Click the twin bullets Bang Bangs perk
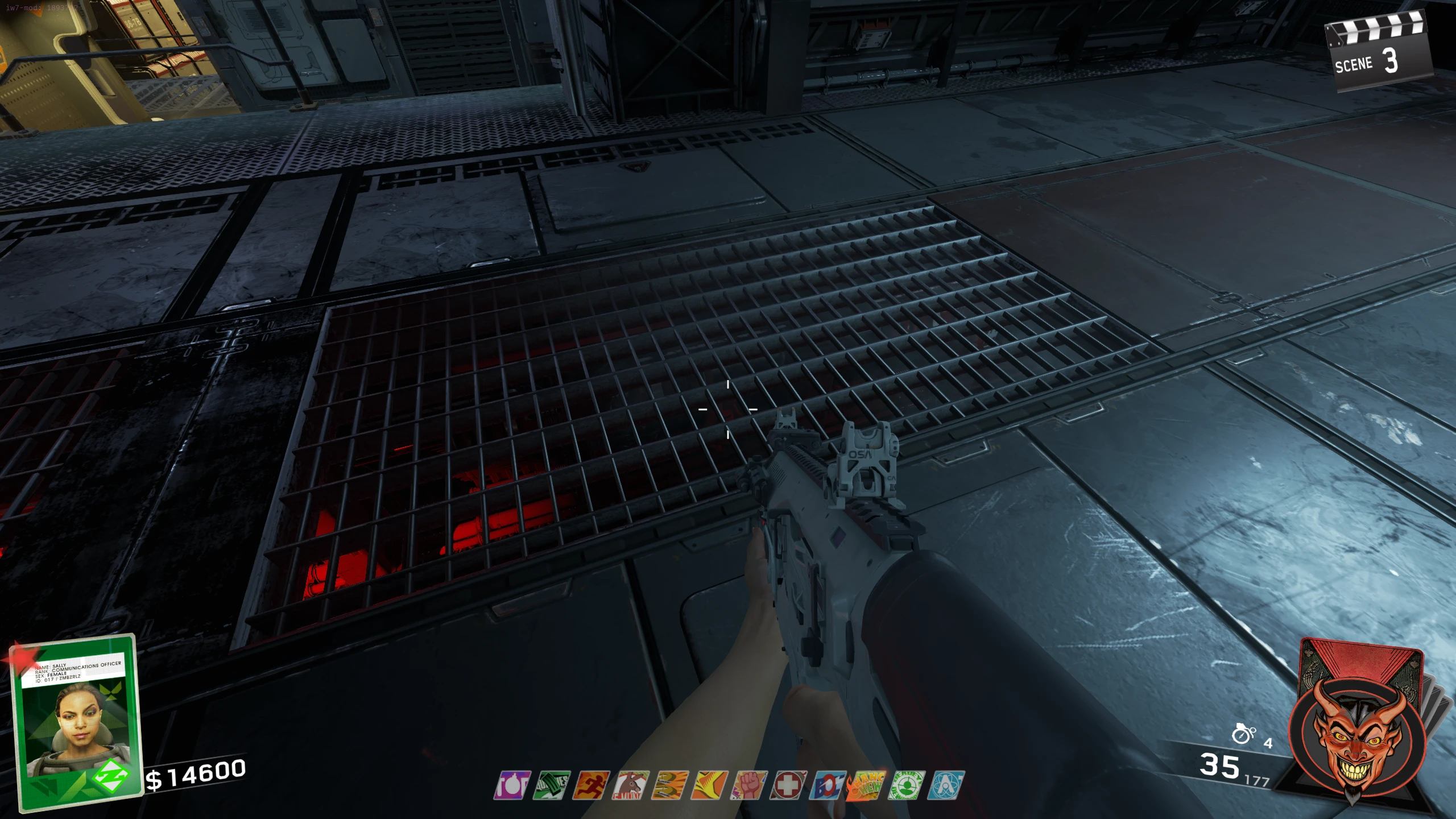This screenshot has height=819, width=1456. pos(671,785)
